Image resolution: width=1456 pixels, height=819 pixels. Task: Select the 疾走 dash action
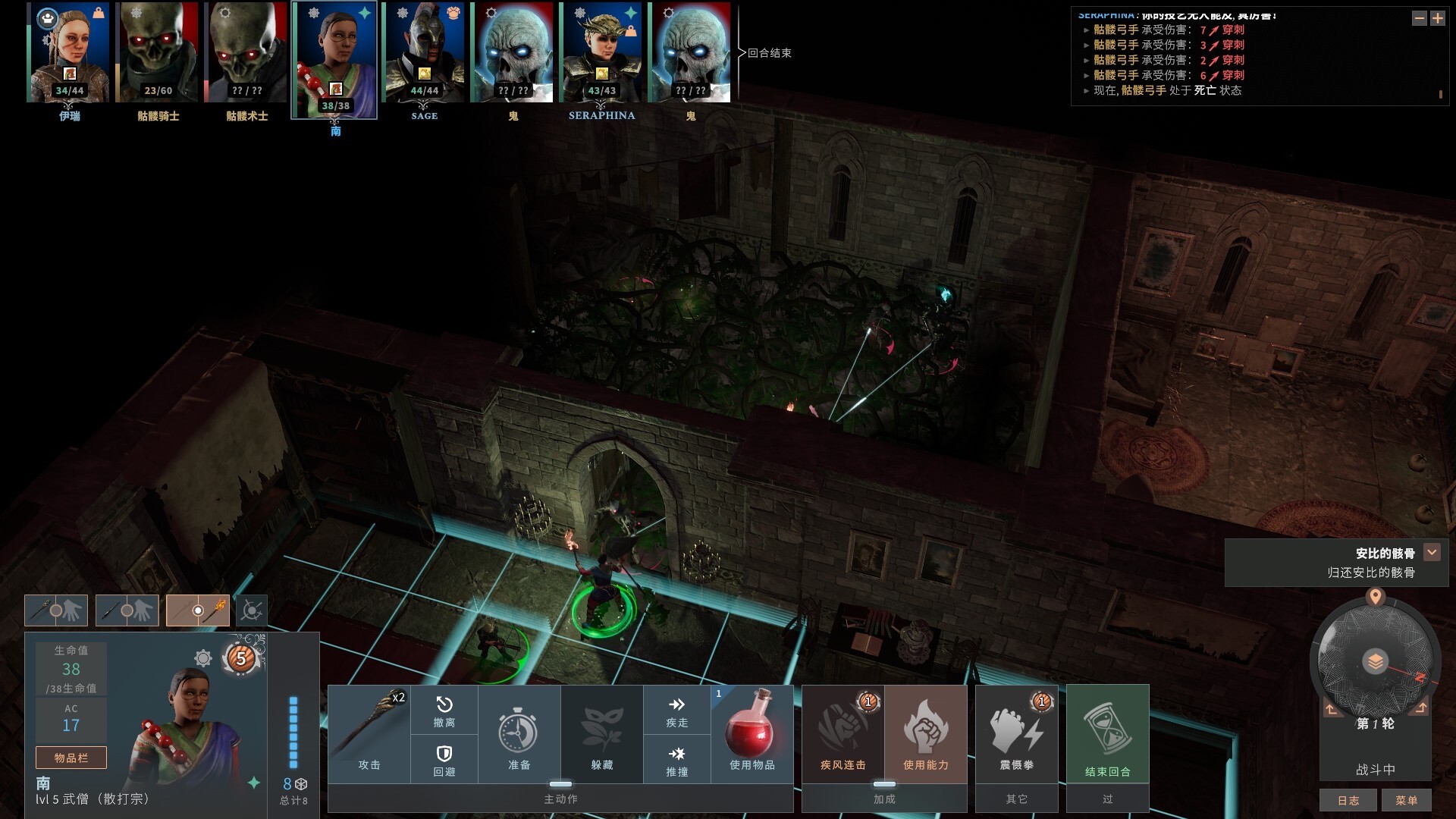(x=677, y=711)
